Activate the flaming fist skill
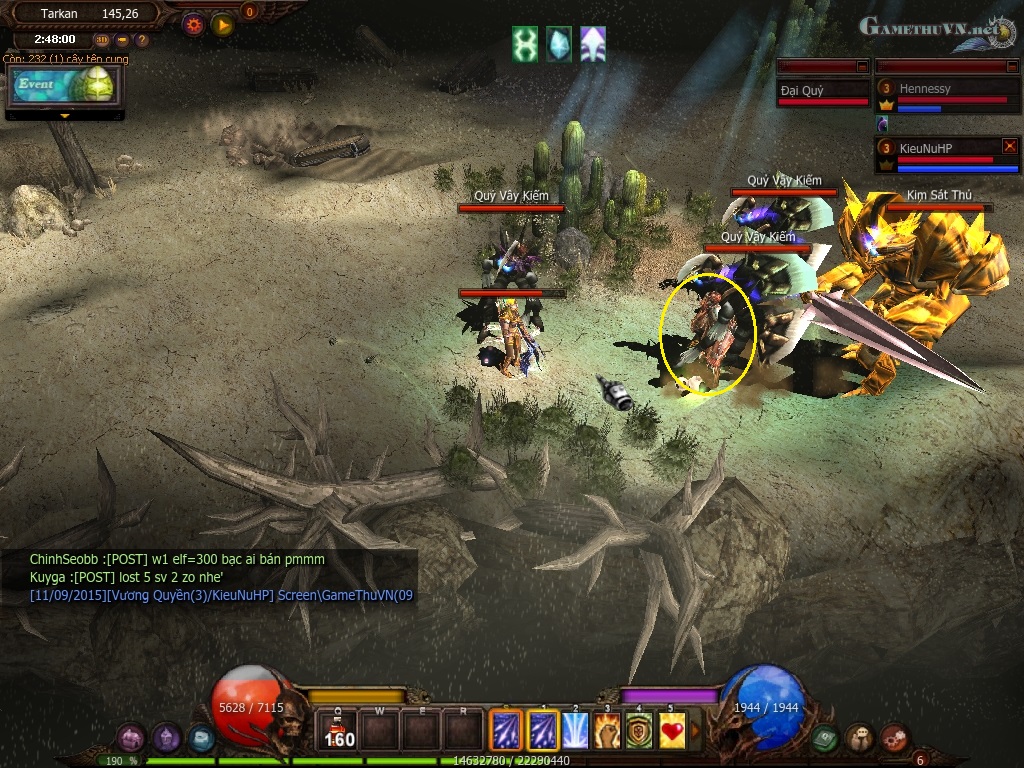1024x768 pixels. pyautogui.click(x=607, y=730)
